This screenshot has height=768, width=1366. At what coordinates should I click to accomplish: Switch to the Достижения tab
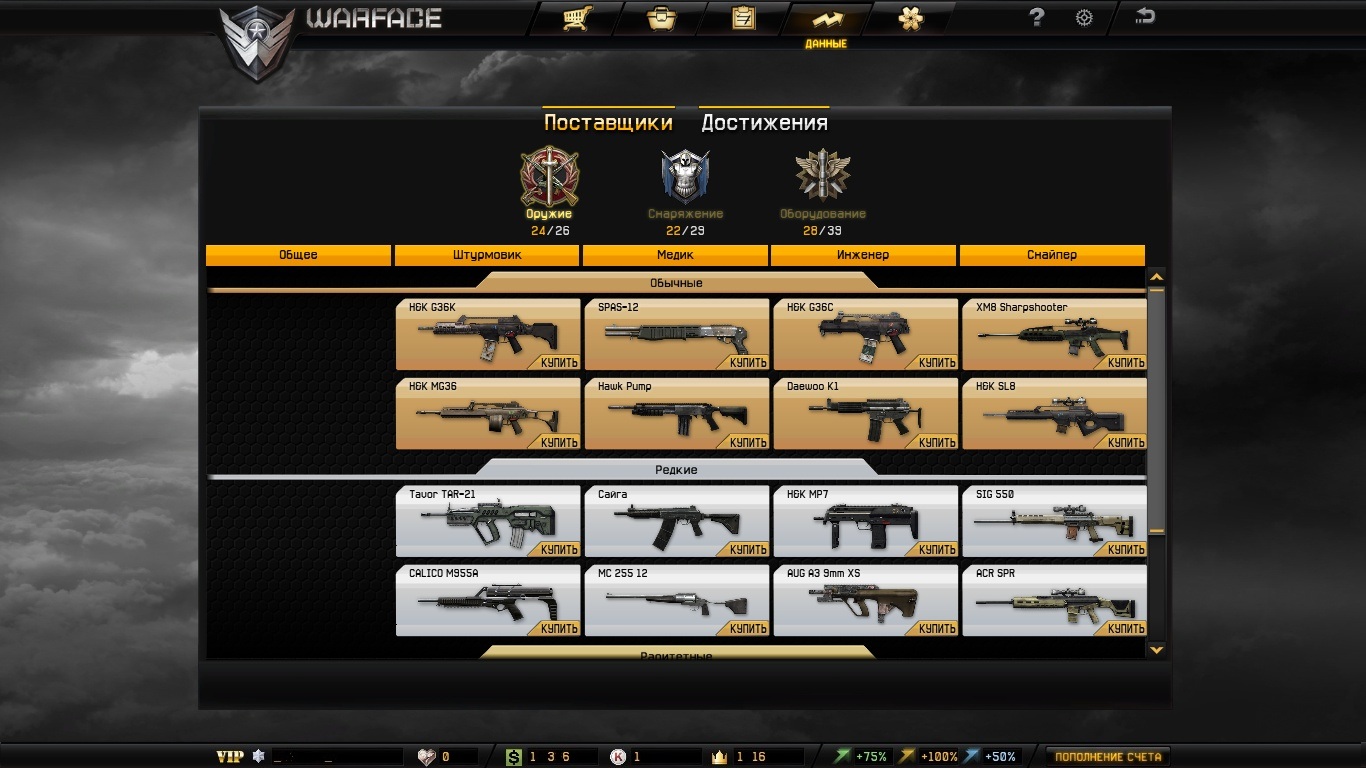tap(764, 122)
